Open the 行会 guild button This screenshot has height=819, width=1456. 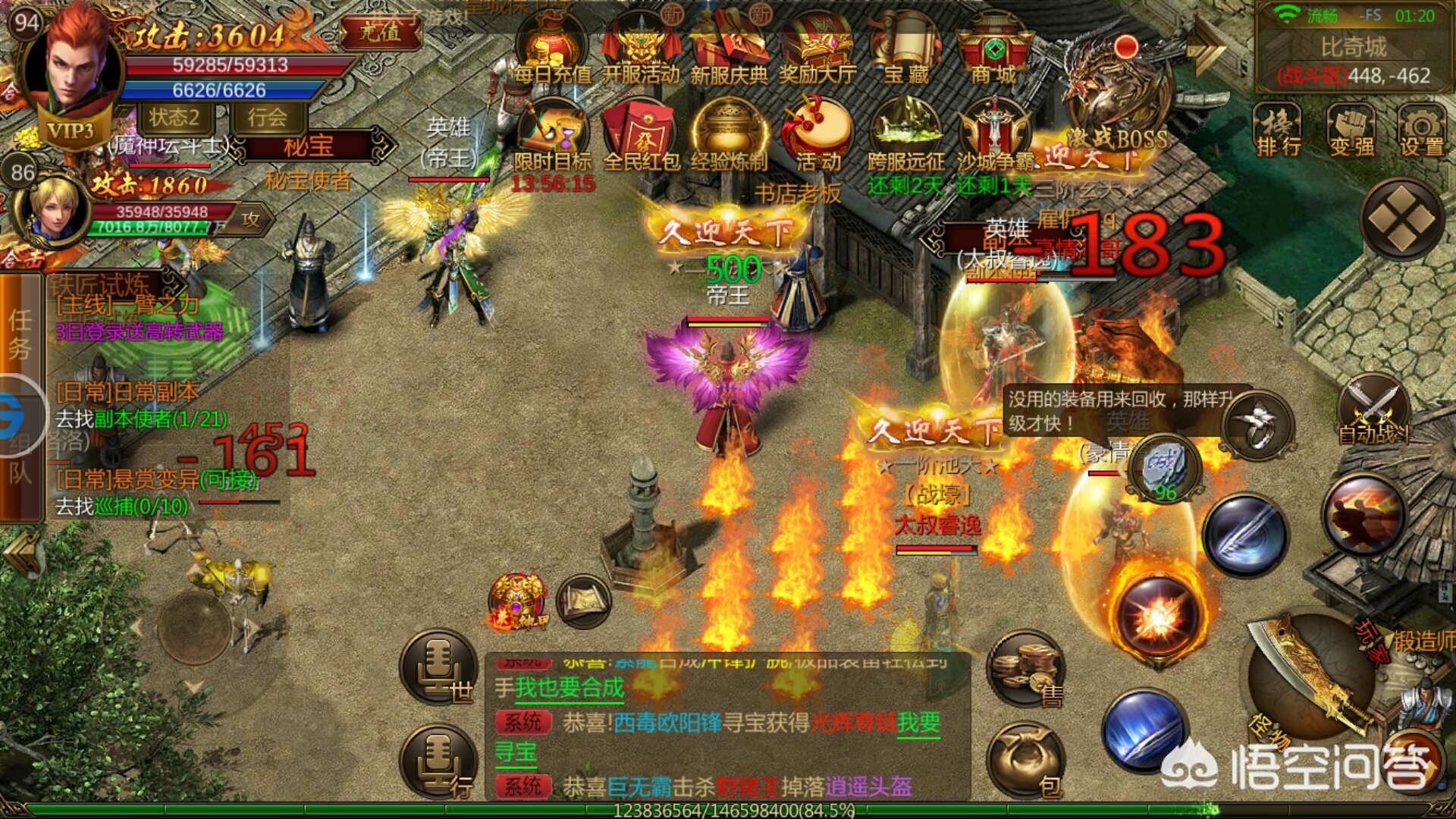click(x=267, y=118)
